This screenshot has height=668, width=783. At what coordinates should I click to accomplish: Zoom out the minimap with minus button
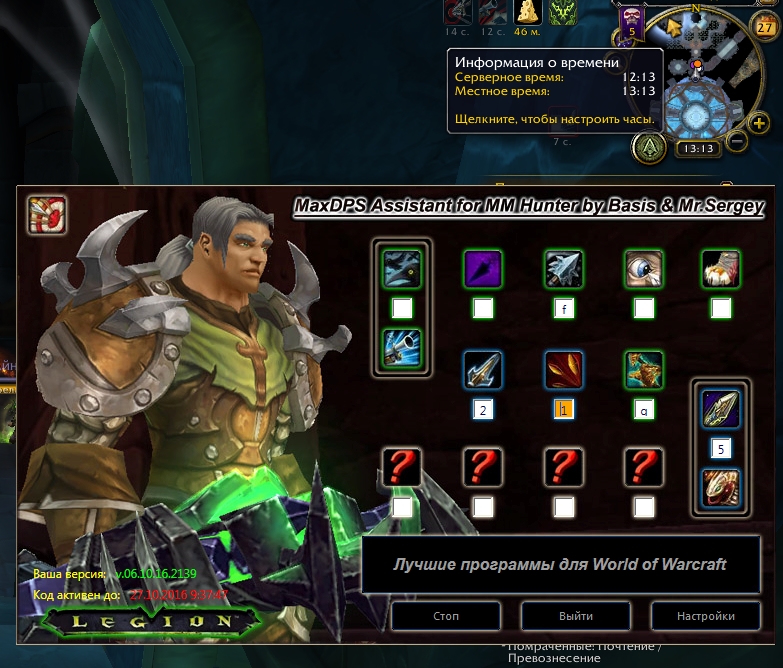736,141
